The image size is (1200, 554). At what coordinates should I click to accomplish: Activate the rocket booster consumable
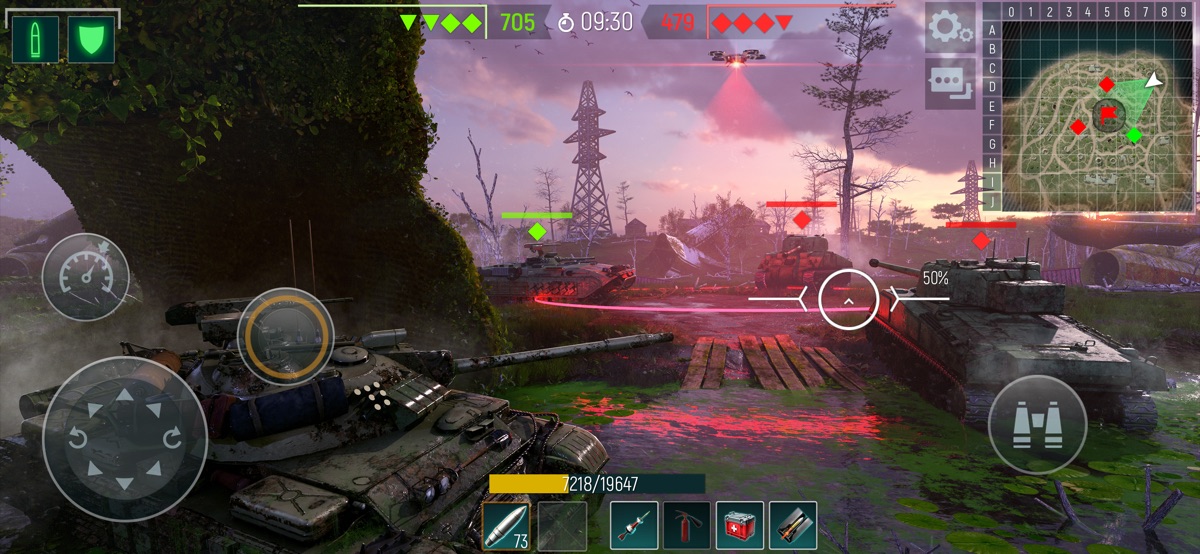(793, 526)
